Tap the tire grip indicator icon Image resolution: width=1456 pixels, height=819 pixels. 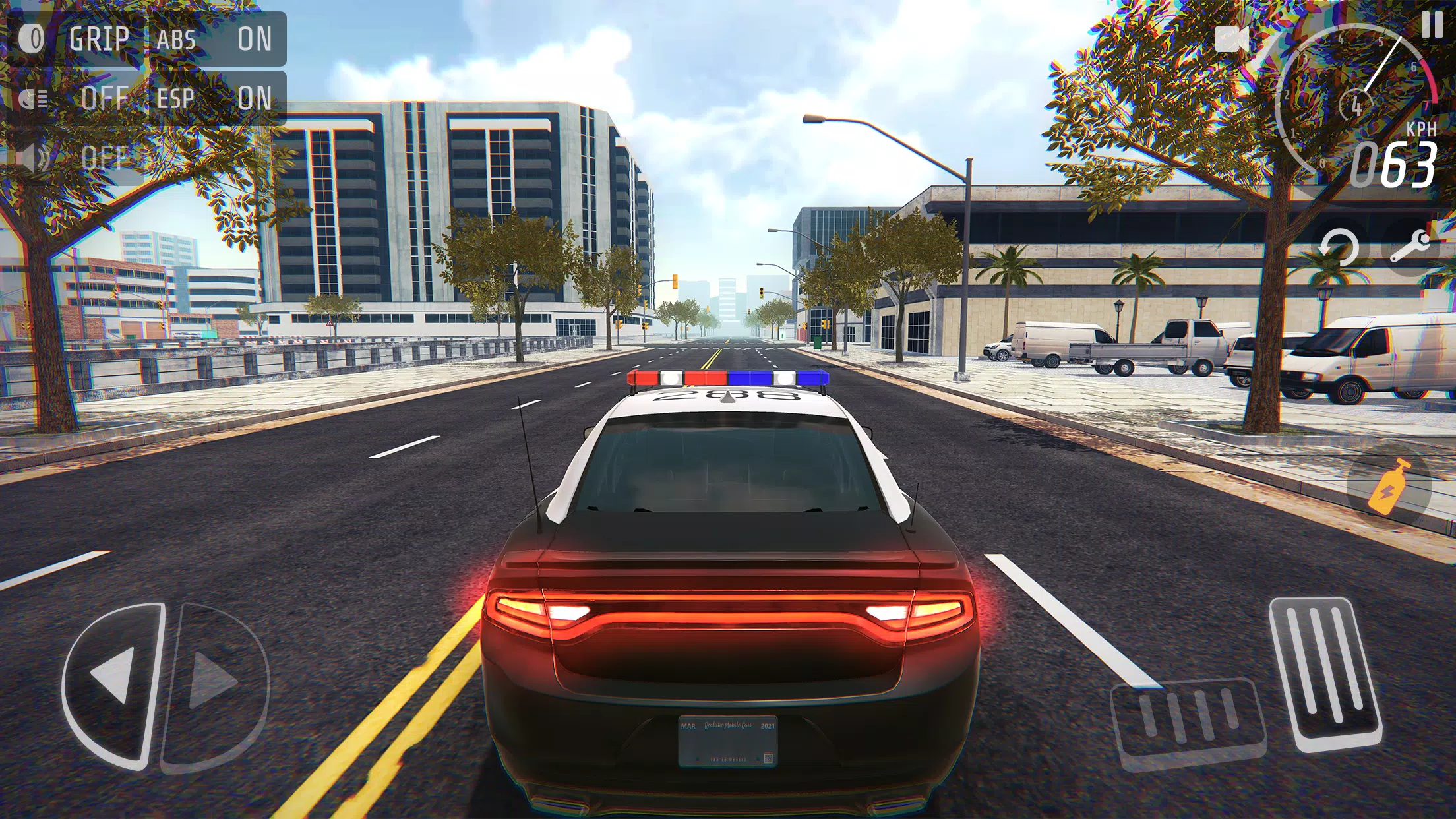coord(31,38)
